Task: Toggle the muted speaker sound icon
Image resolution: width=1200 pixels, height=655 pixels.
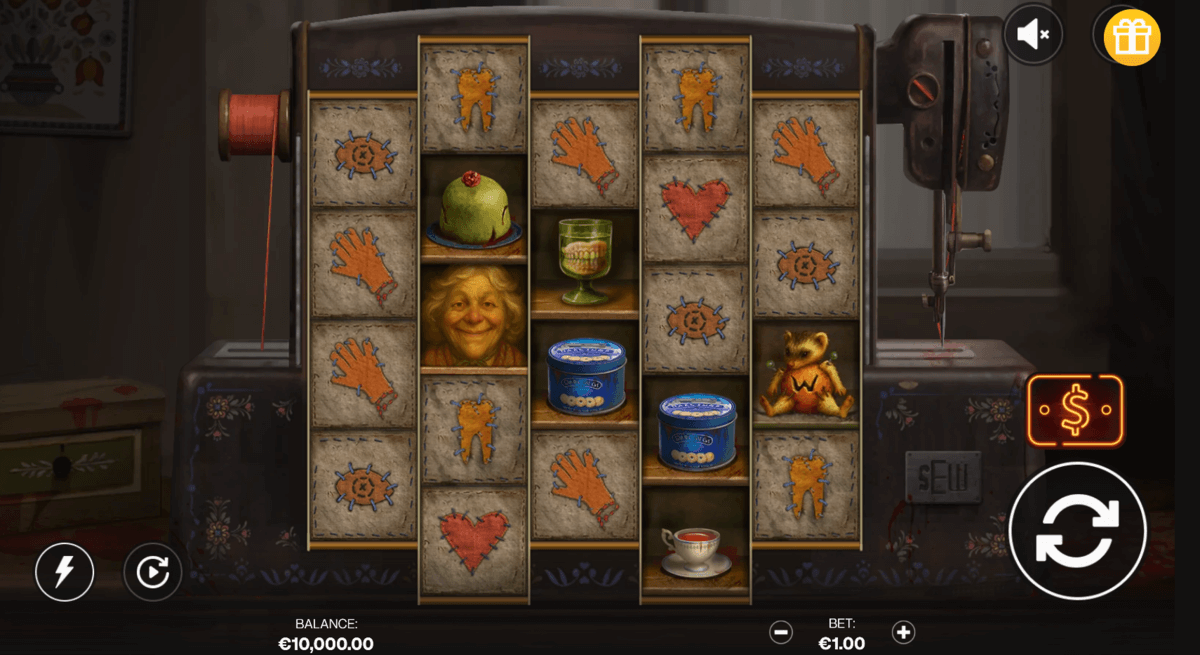Action: coord(1033,36)
